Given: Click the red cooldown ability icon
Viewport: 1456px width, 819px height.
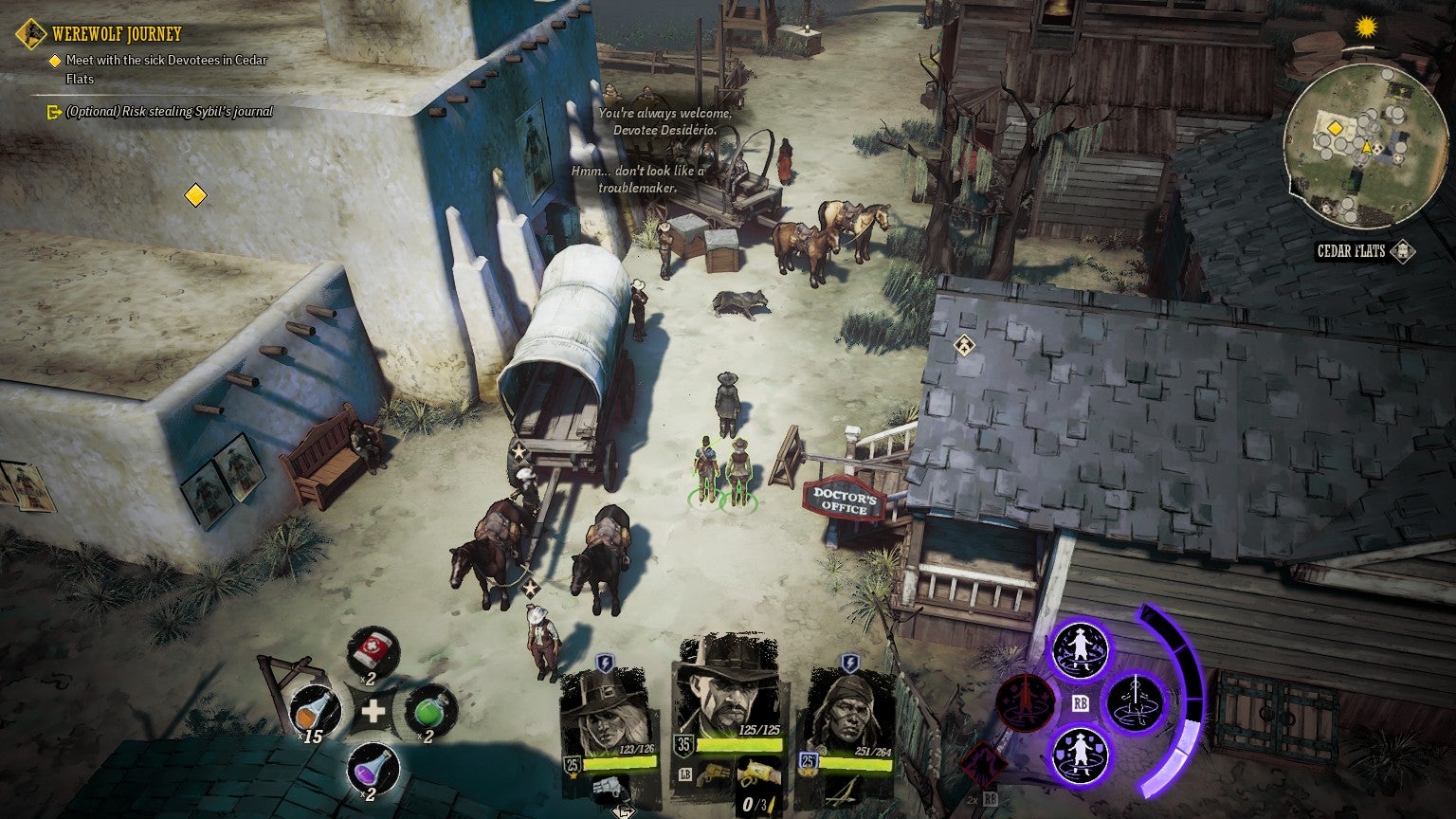Looking at the screenshot, I should (1026, 703).
